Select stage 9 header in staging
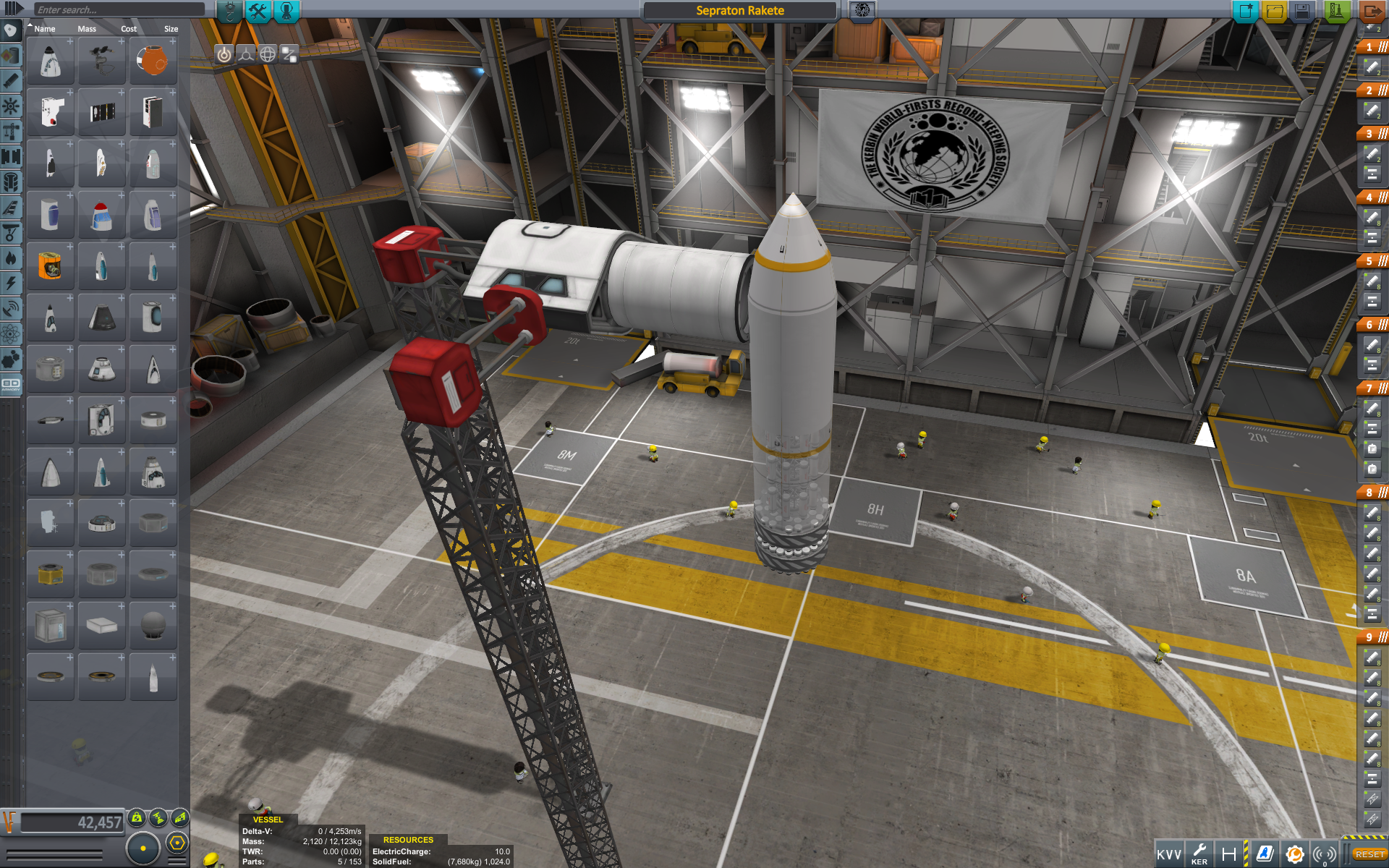This screenshot has height=868, width=1389. point(1372,637)
